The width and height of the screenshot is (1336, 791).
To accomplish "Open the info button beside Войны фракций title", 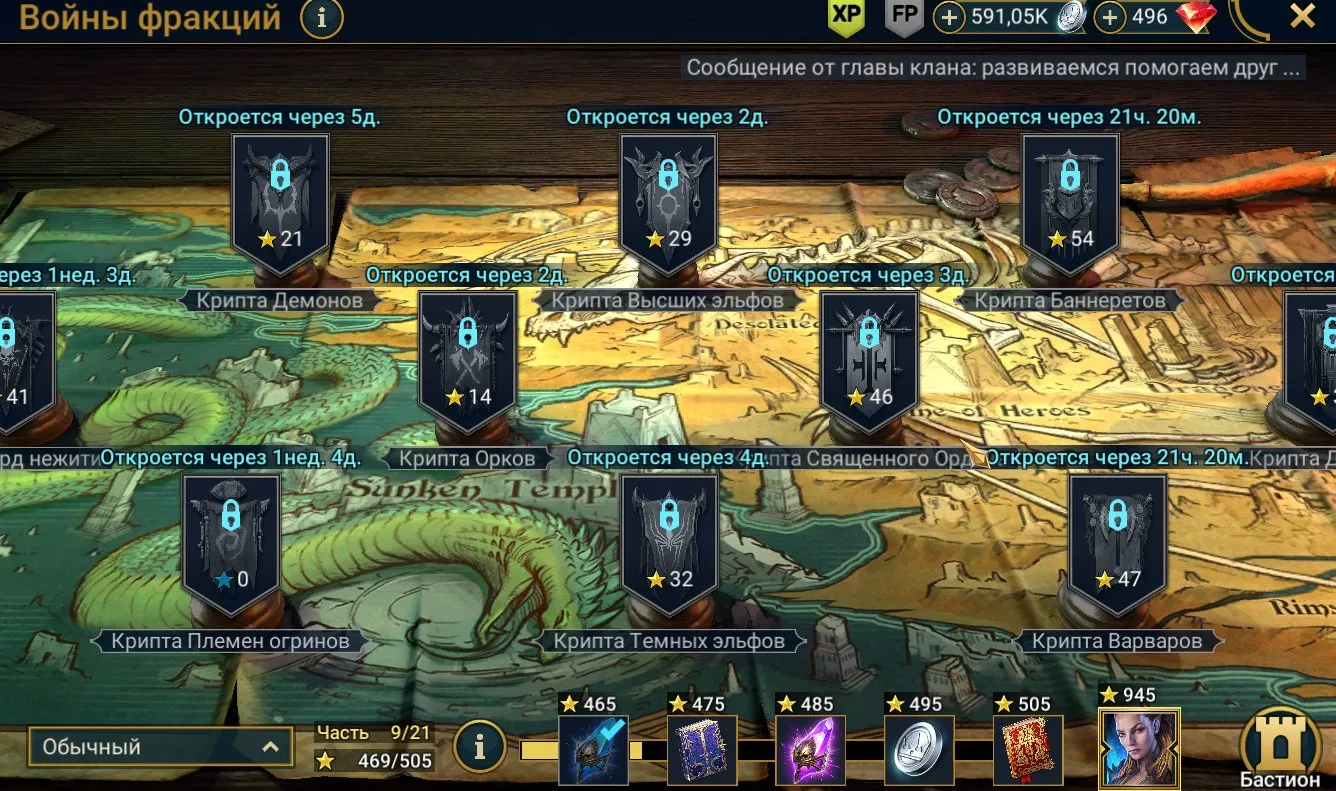I will click(x=322, y=17).
